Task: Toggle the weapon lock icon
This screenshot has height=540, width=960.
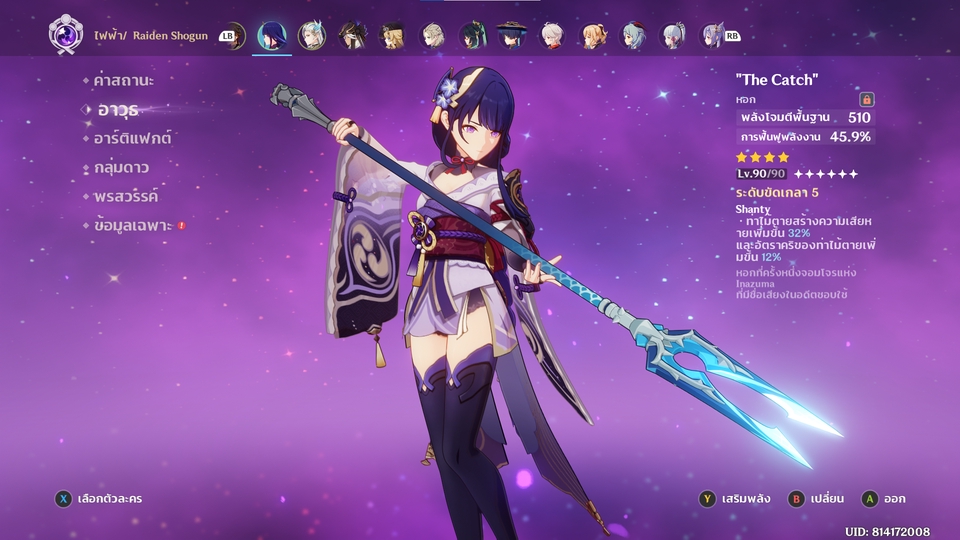Action: point(866,99)
